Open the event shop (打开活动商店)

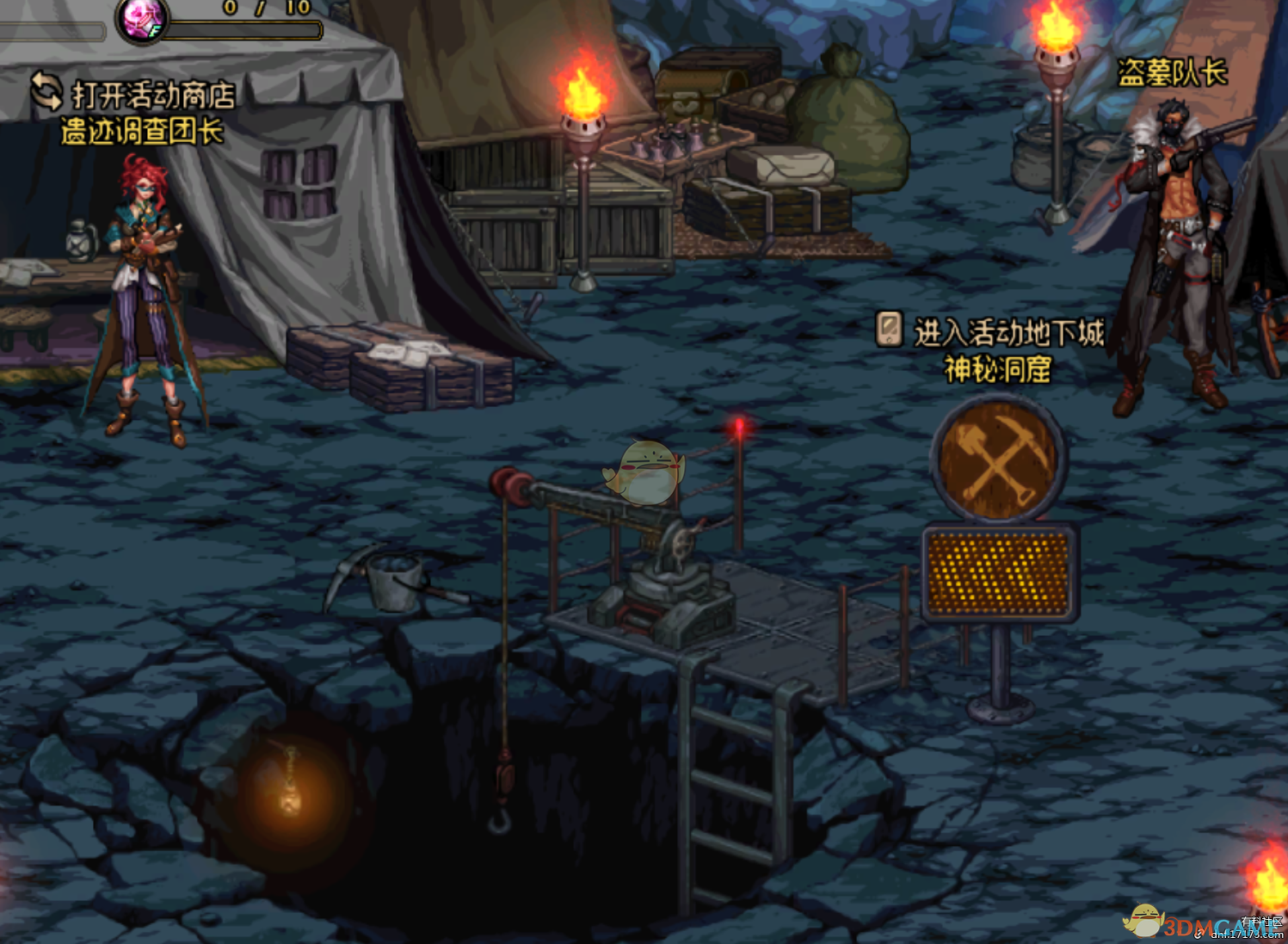133,93
